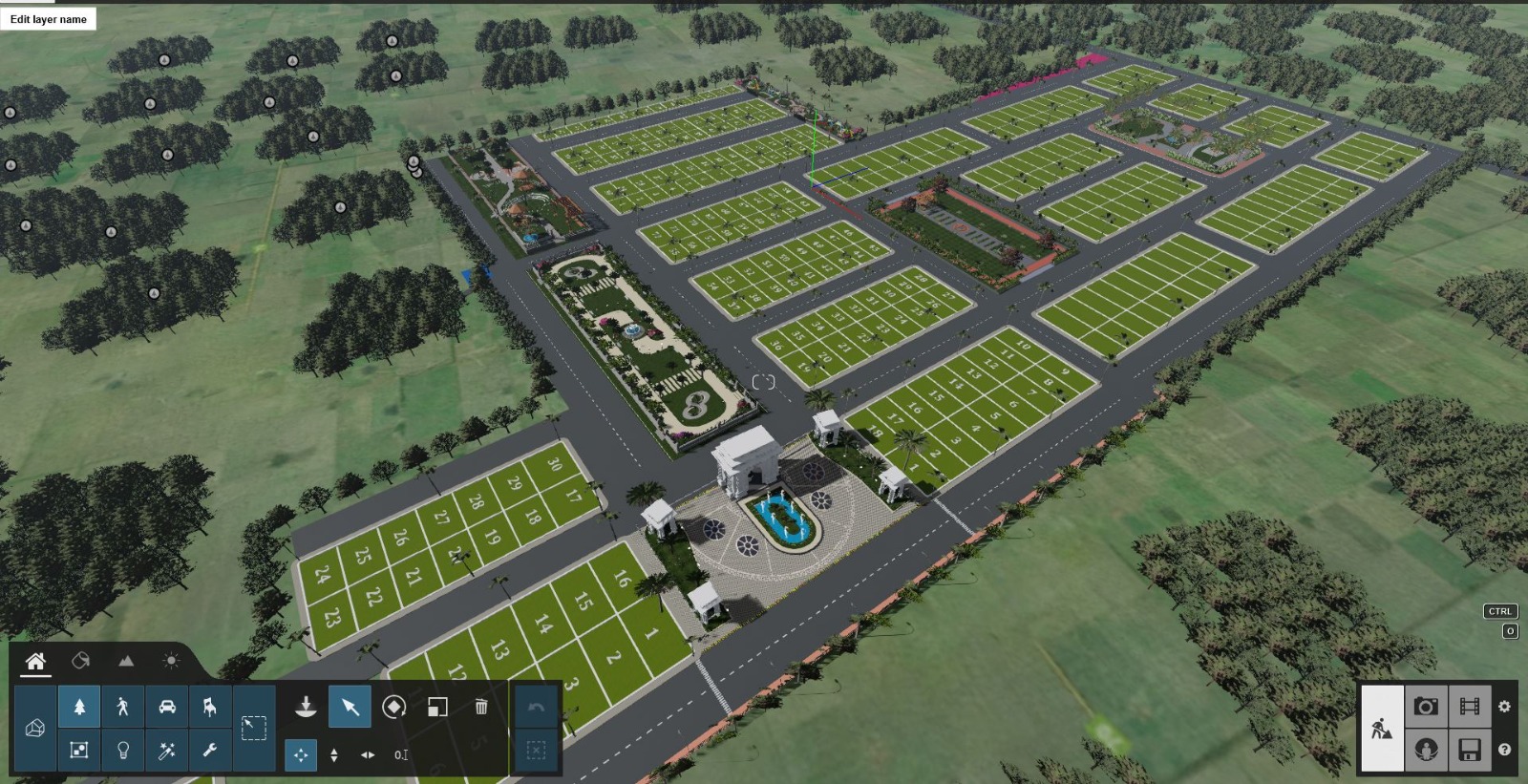Select the car placement tool
Image resolution: width=1528 pixels, height=784 pixels.
(x=166, y=707)
